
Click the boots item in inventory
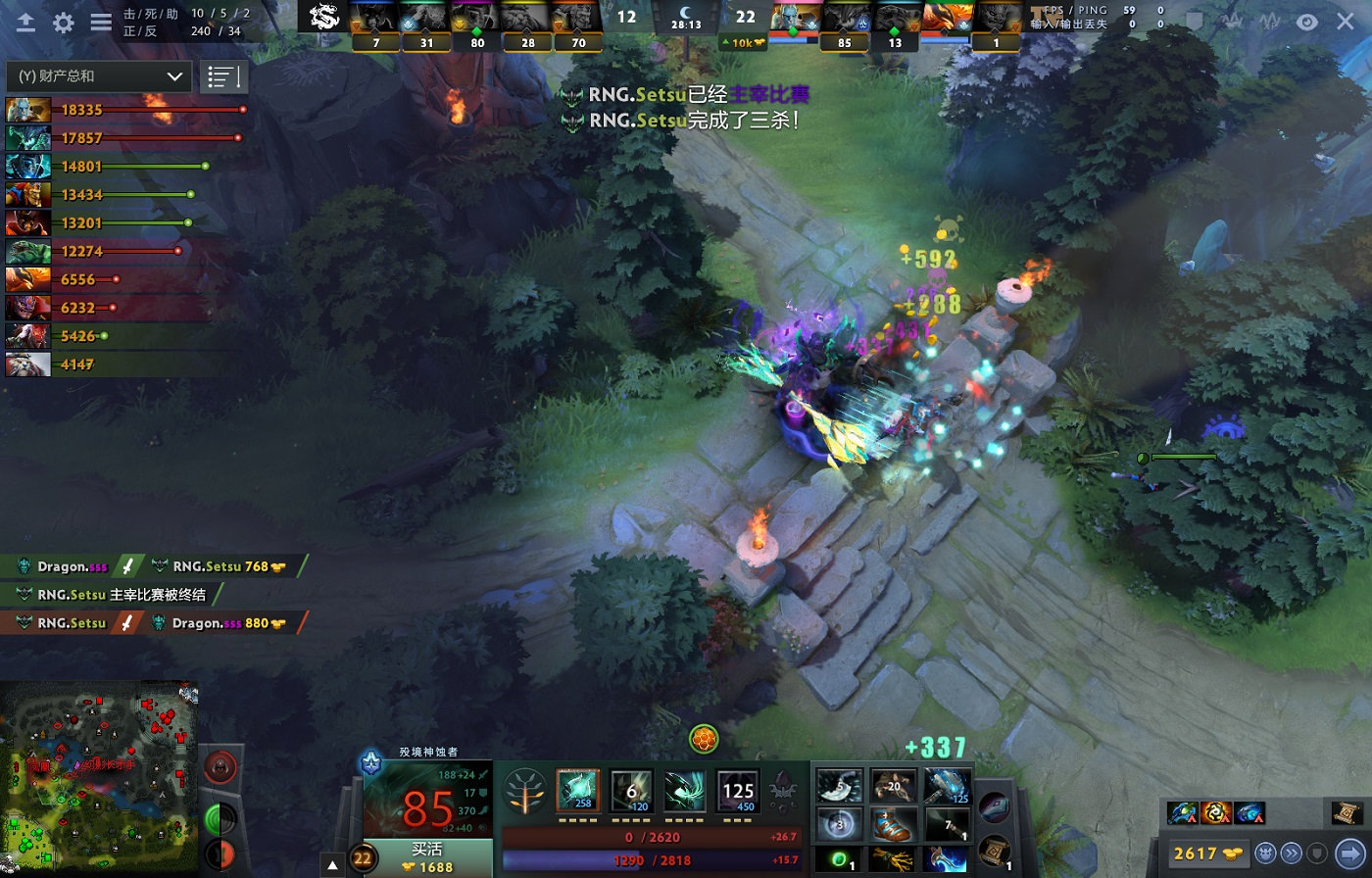(x=893, y=824)
